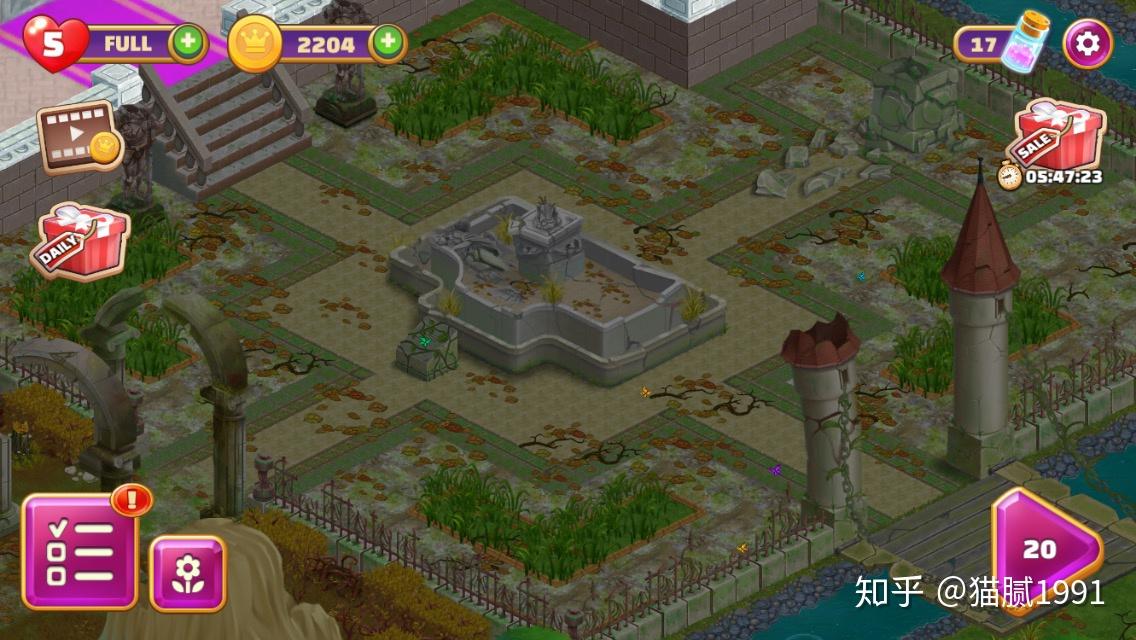Tap the gold crown coin icon
The width and height of the screenshot is (1136, 640).
point(255,44)
